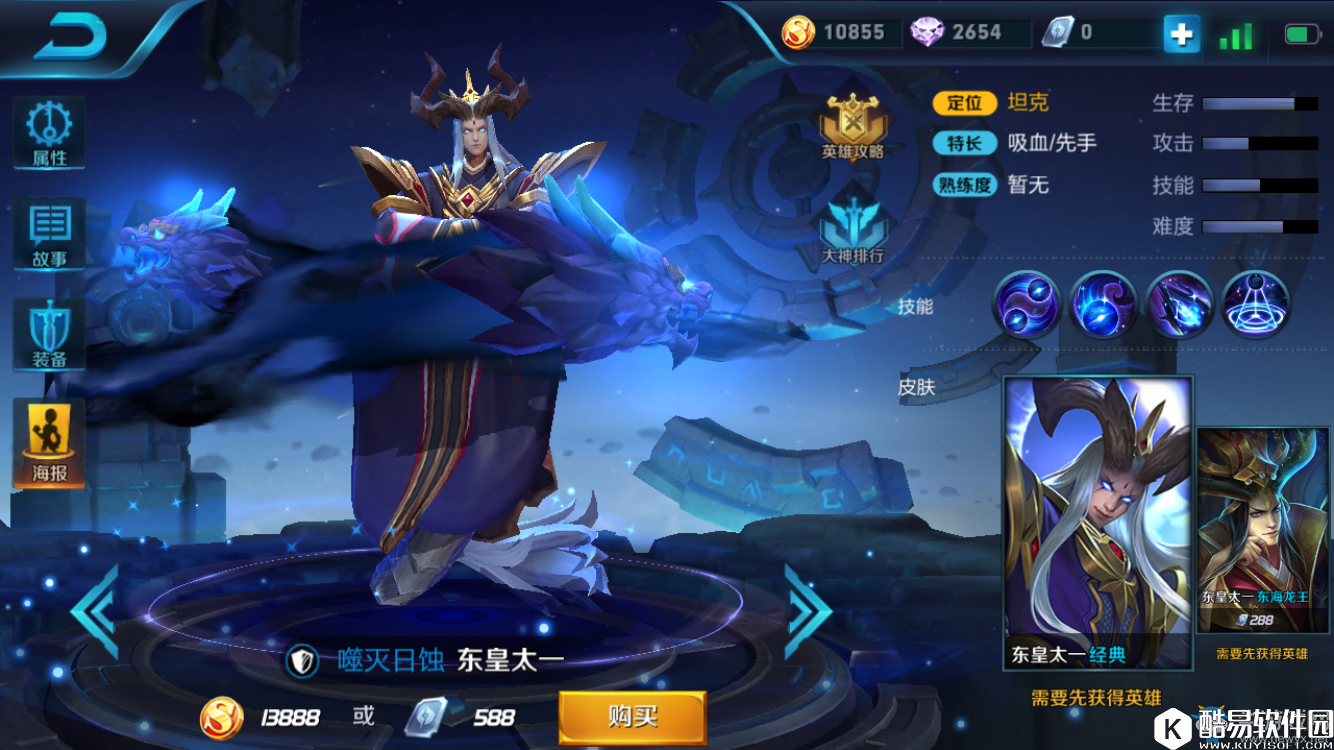Viewport: 1334px width, 750px height.
Task: Add currency with the plus button
Action: click(x=1181, y=35)
